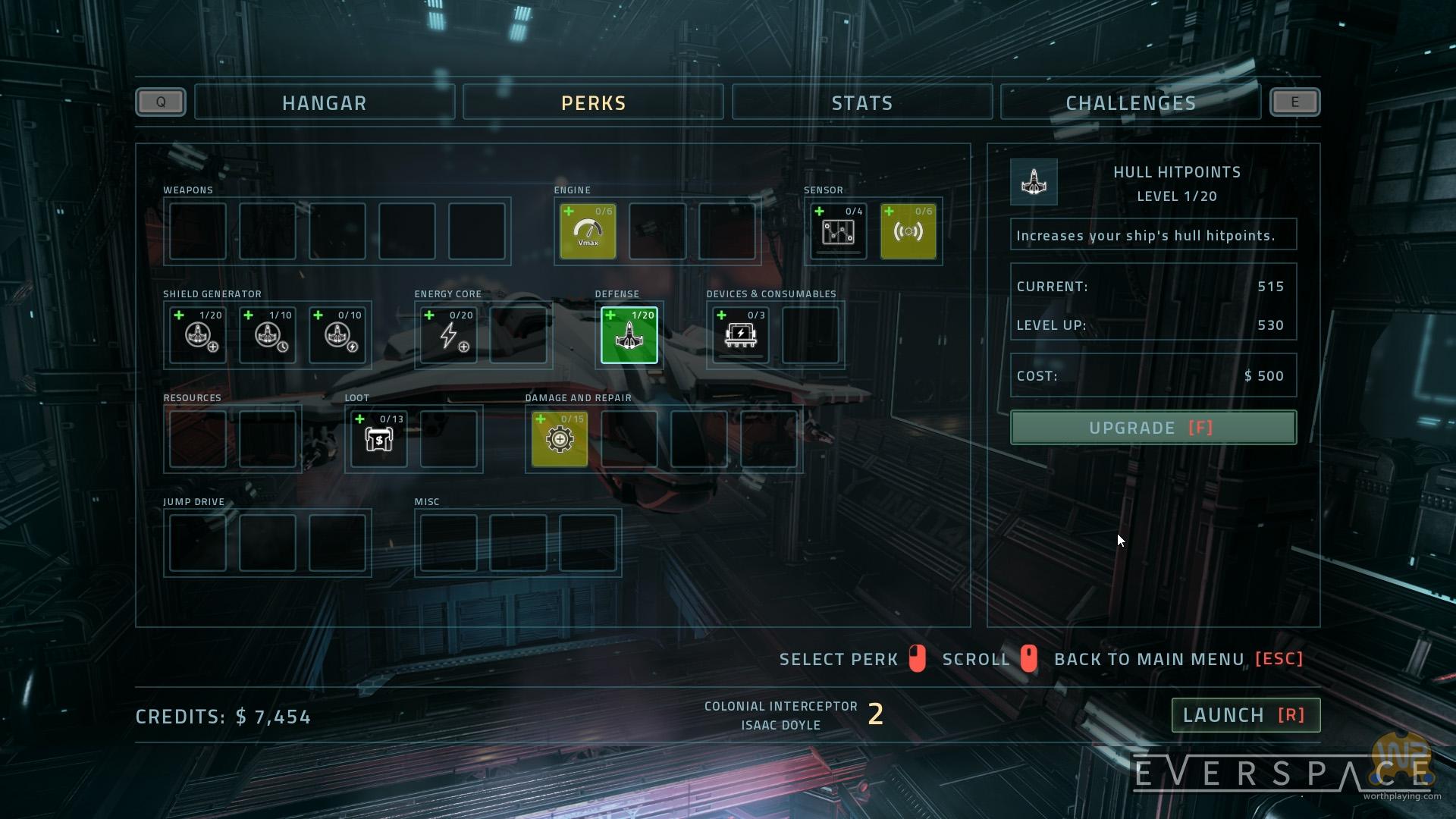Screen dimensions: 1456x819
Task: Select the green hull hitpoints perk
Action: click(x=629, y=335)
